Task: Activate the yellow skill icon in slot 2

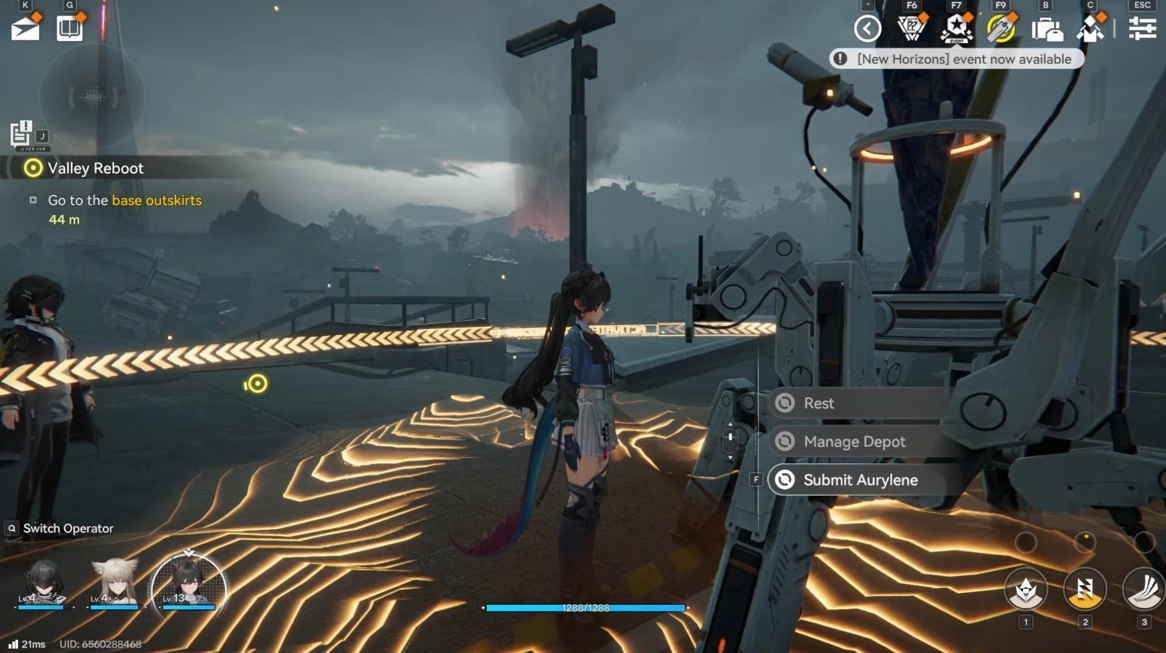Action: click(x=1084, y=589)
